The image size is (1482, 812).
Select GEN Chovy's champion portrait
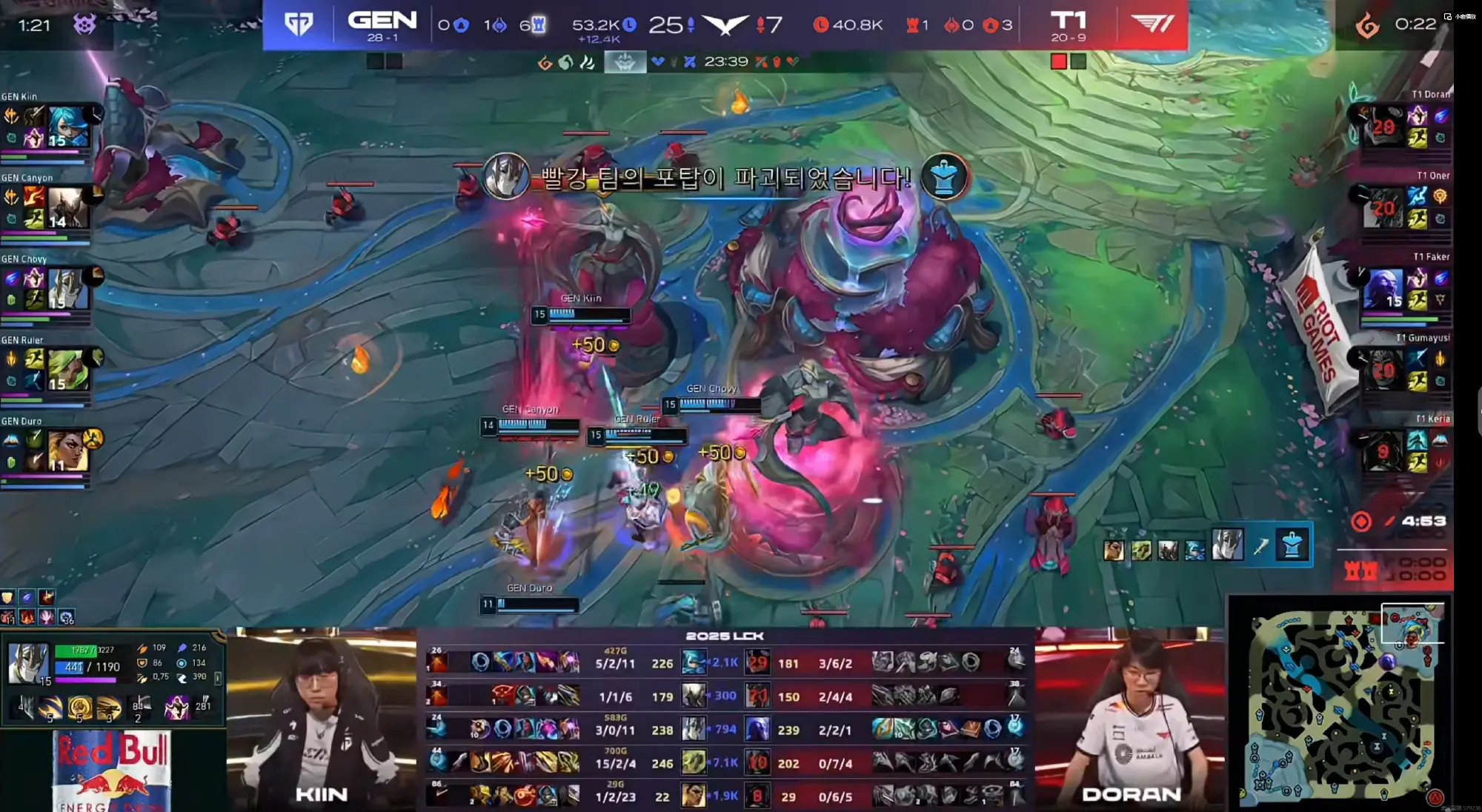pyautogui.click(x=68, y=289)
